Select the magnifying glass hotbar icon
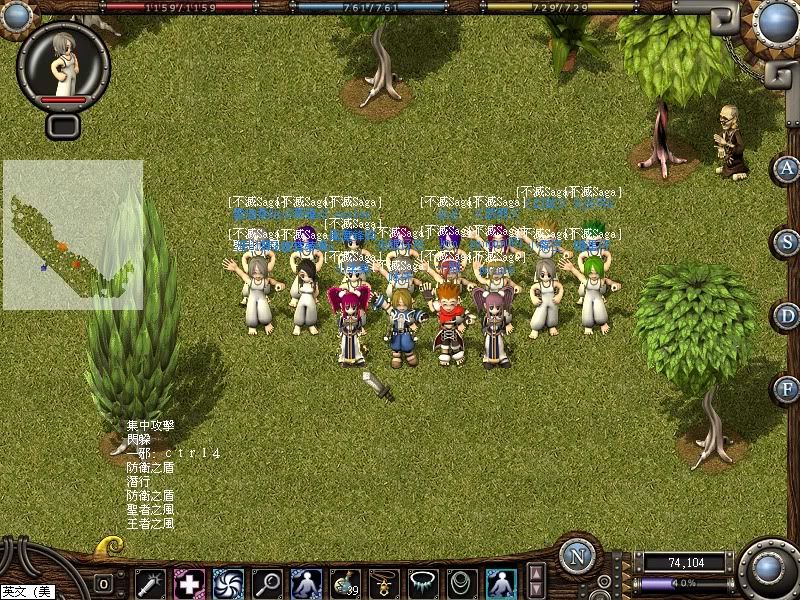The height and width of the screenshot is (600, 800). [x=267, y=583]
